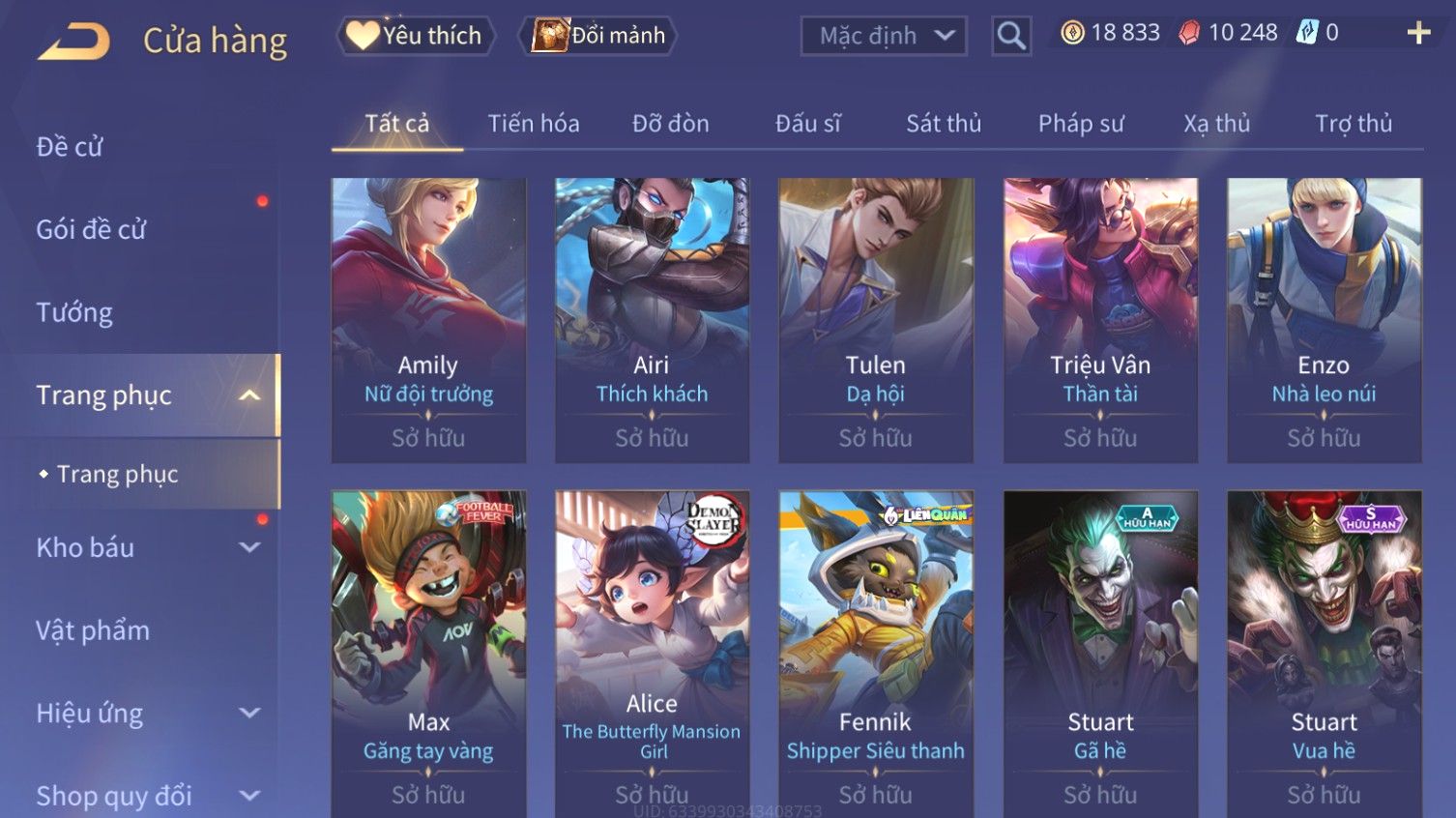Go back using the arrow button
This screenshot has height=818, width=1456.
pos(74,42)
